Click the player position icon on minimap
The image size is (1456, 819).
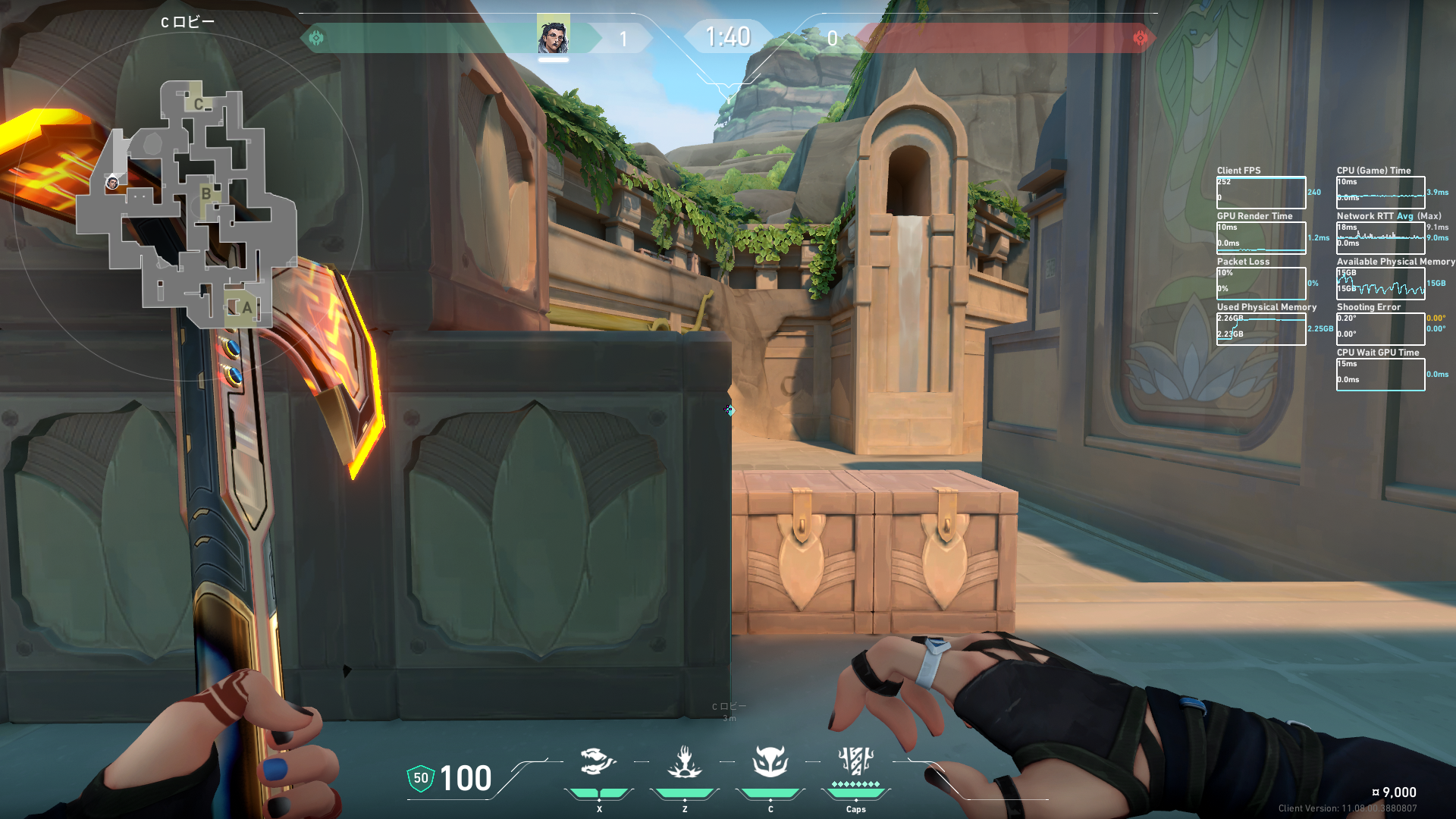pos(112,183)
